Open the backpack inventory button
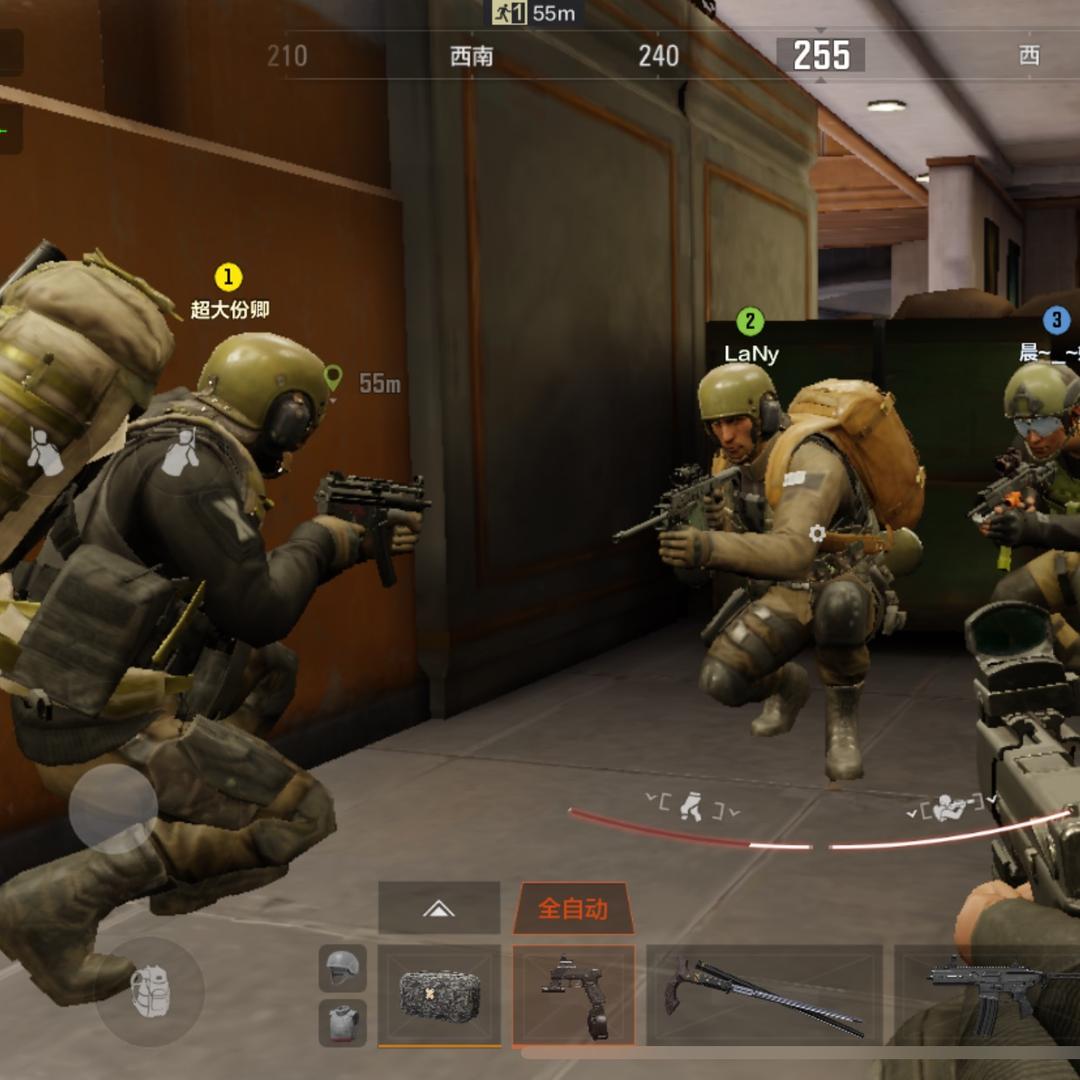 (150, 991)
